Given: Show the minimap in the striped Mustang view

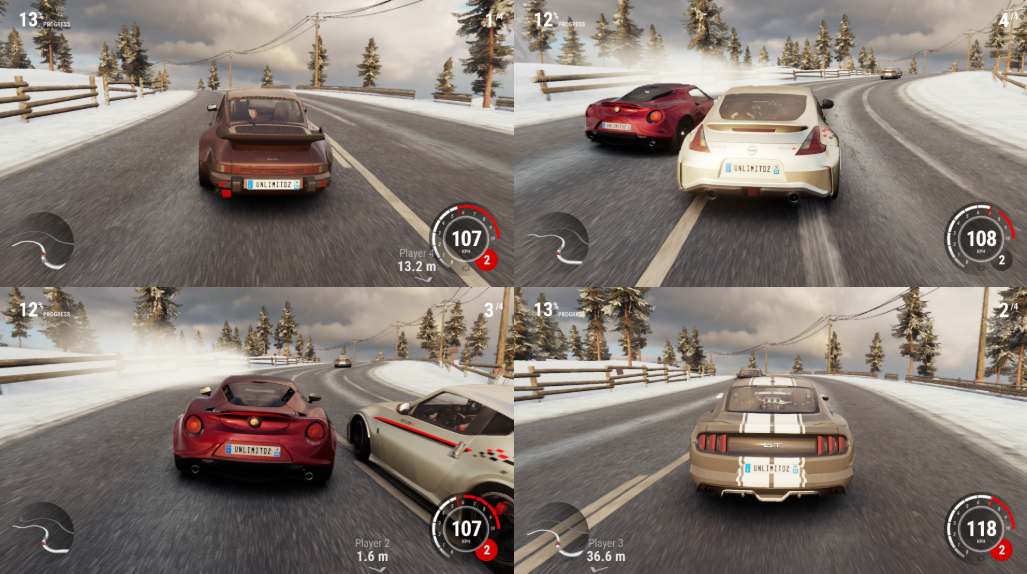Looking at the screenshot, I should coord(557,530).
